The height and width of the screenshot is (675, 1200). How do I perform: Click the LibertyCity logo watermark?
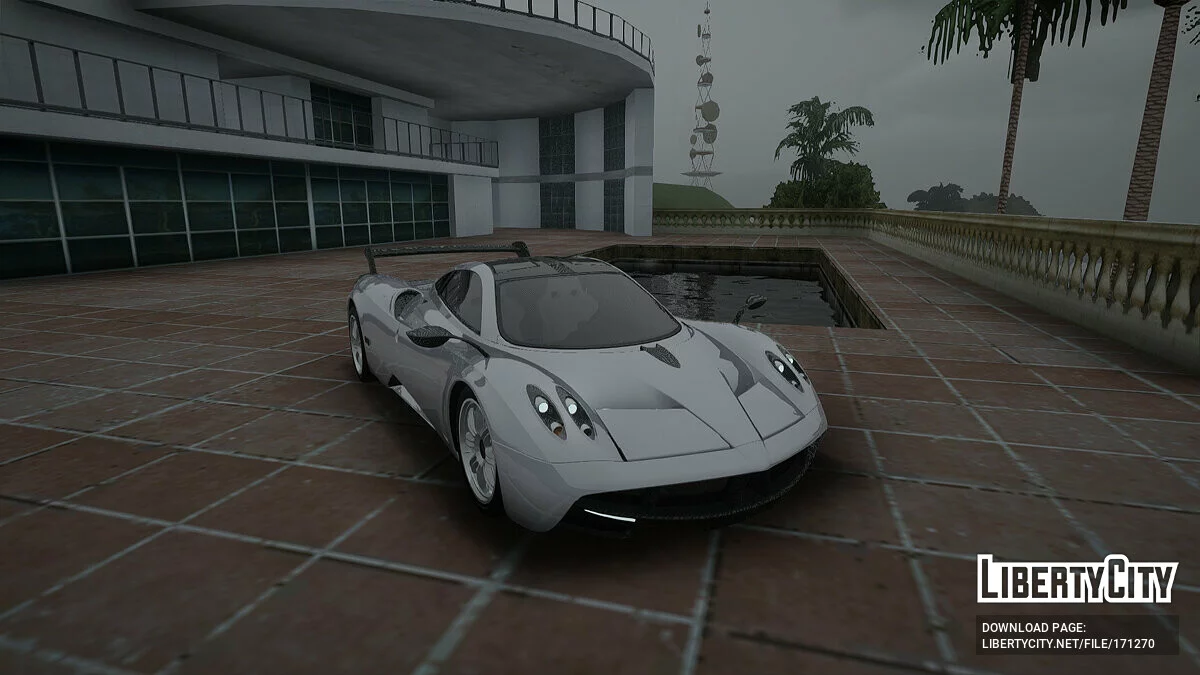(1077, 579)
